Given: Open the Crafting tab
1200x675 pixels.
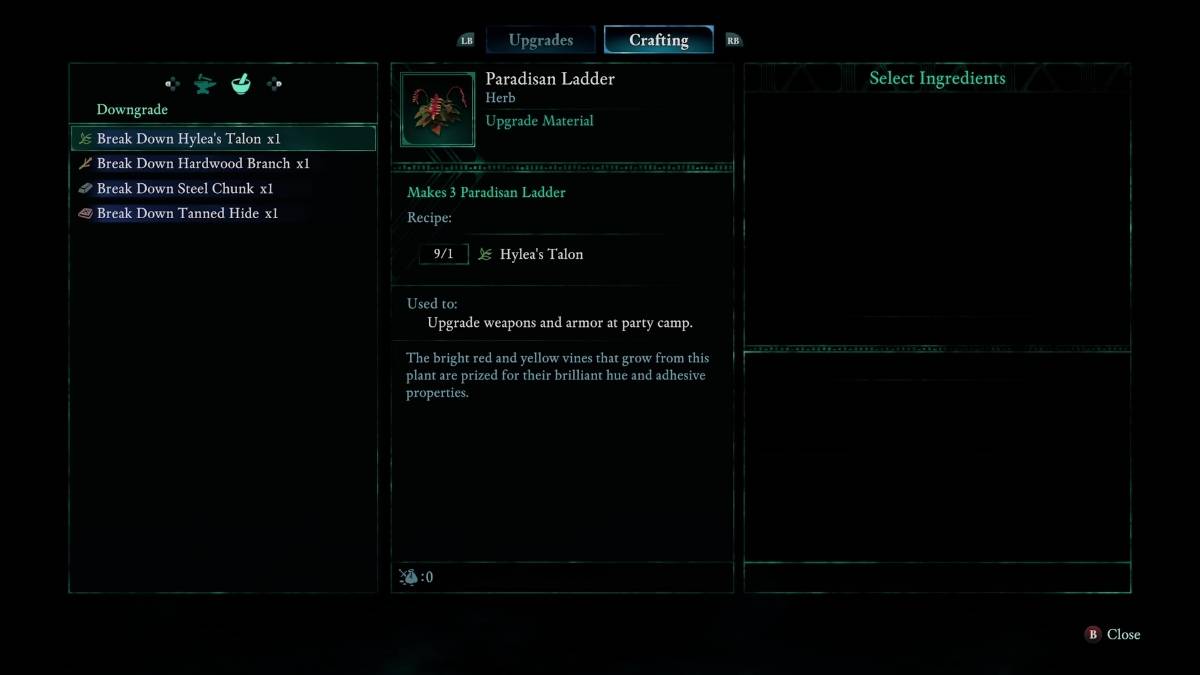Looking at the screenshot, I should tap(658, 40).
